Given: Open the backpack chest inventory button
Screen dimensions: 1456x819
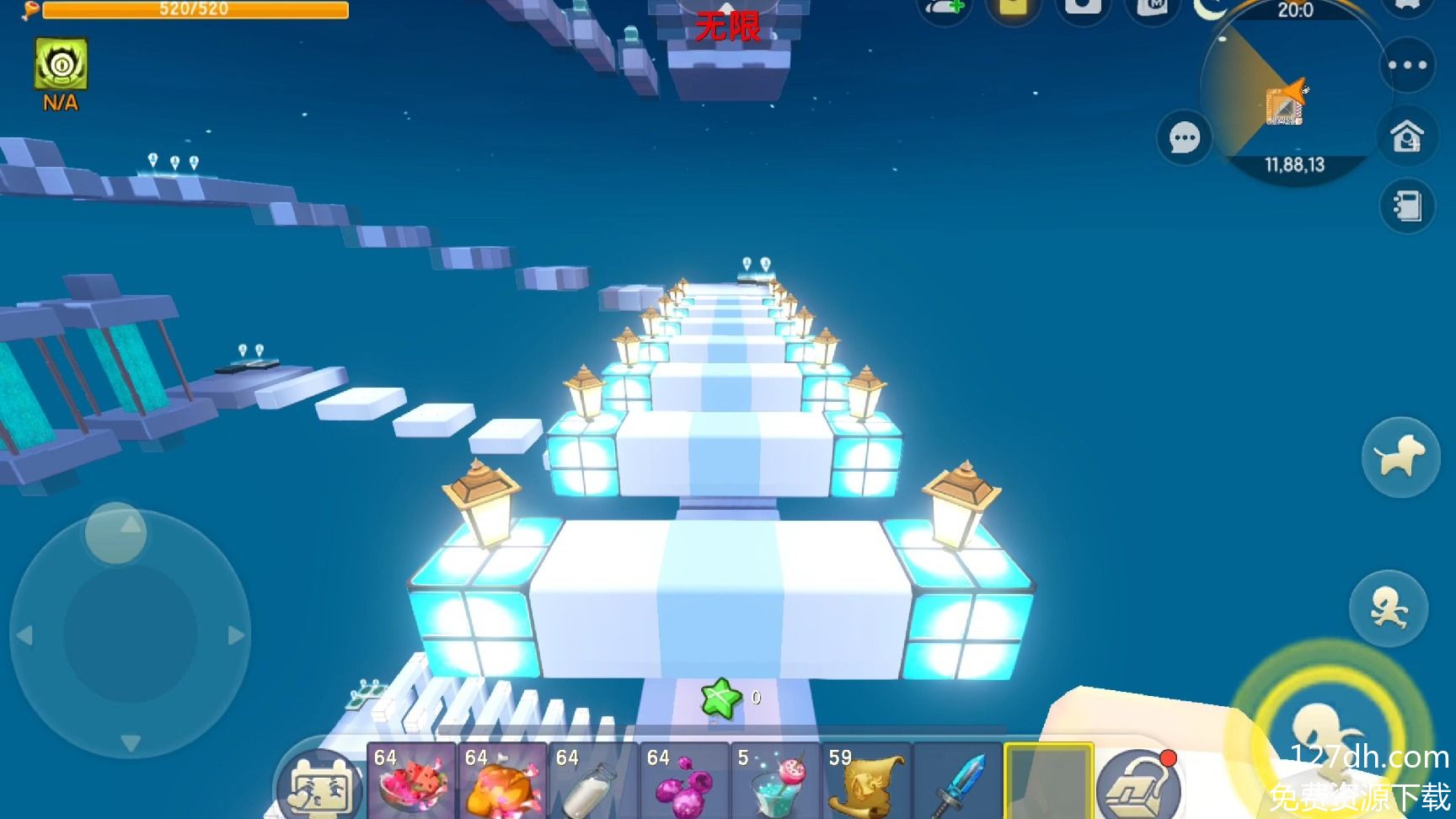Looking at the screenshot, I should pyautogui.click(x=1138, y=785).
